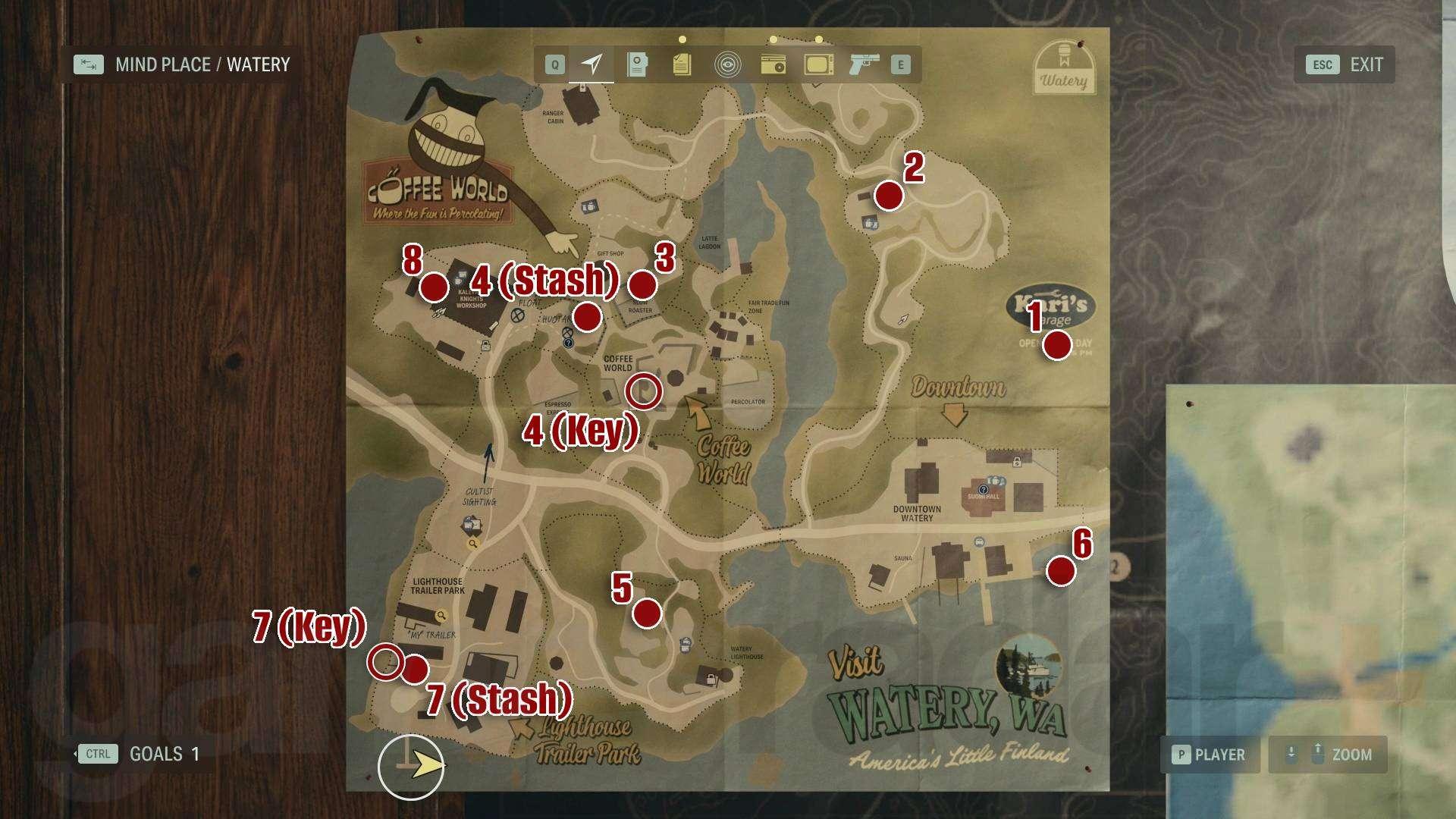This screenshot has width=1456, height=819.
Task: Select the padlock marker in Downtown Watery
Action: pyautogui.click(x=1016, y=462)
